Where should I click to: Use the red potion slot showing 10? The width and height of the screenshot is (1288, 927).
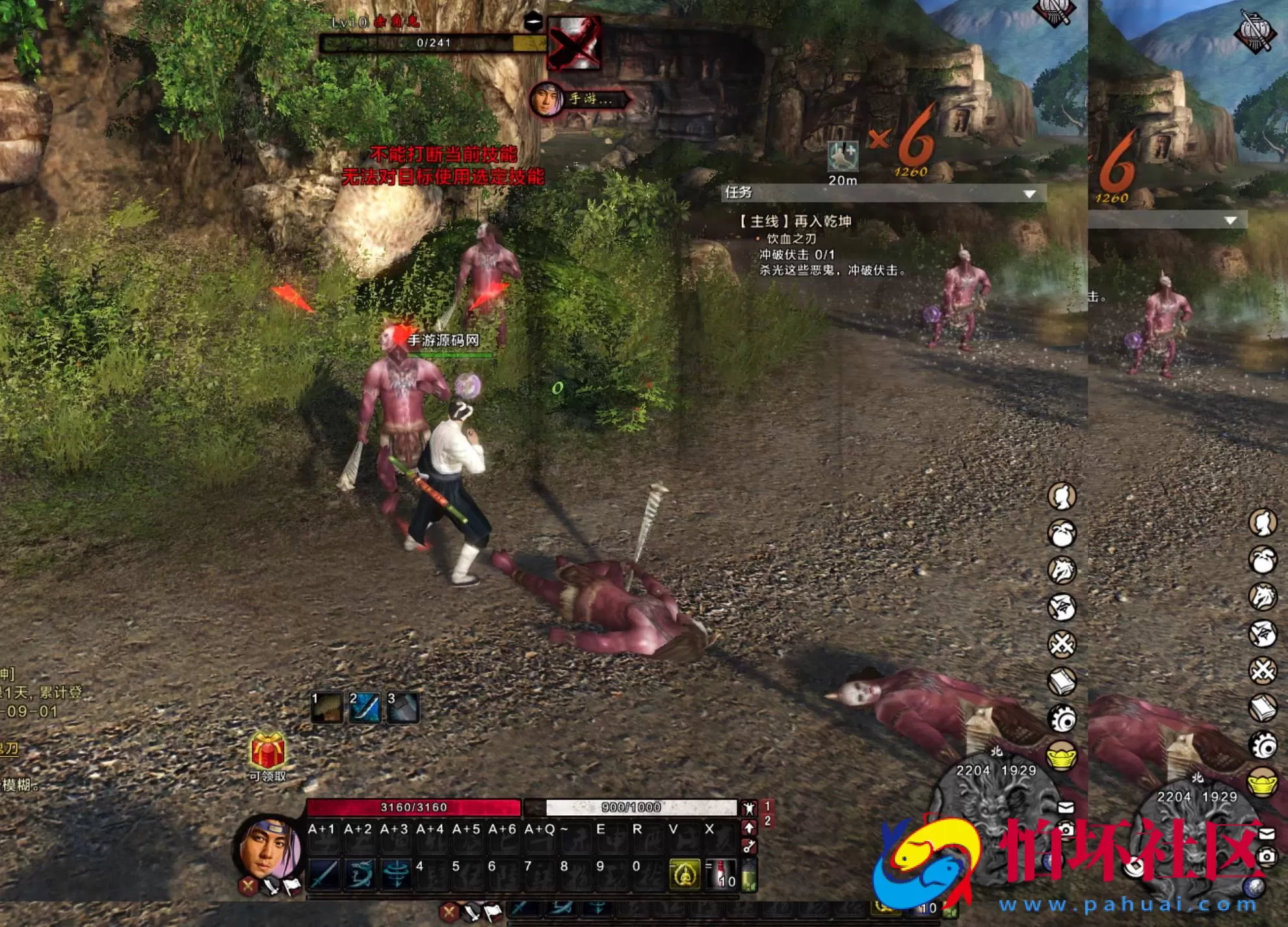[x=721, y=874]
